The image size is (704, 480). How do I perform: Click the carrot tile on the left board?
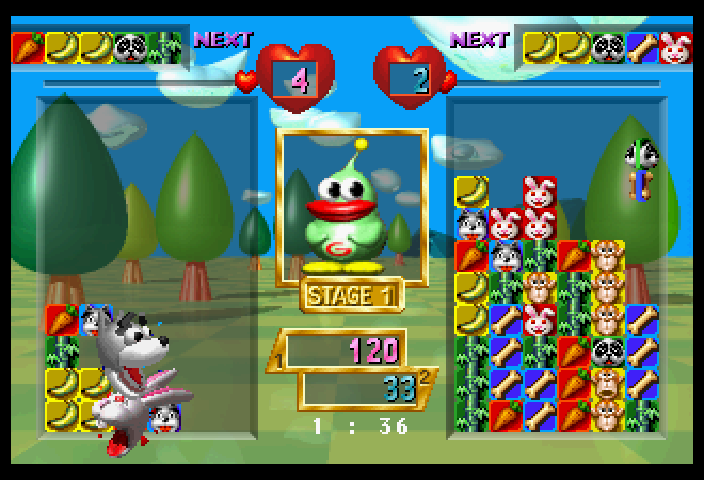tap(62, 320)
